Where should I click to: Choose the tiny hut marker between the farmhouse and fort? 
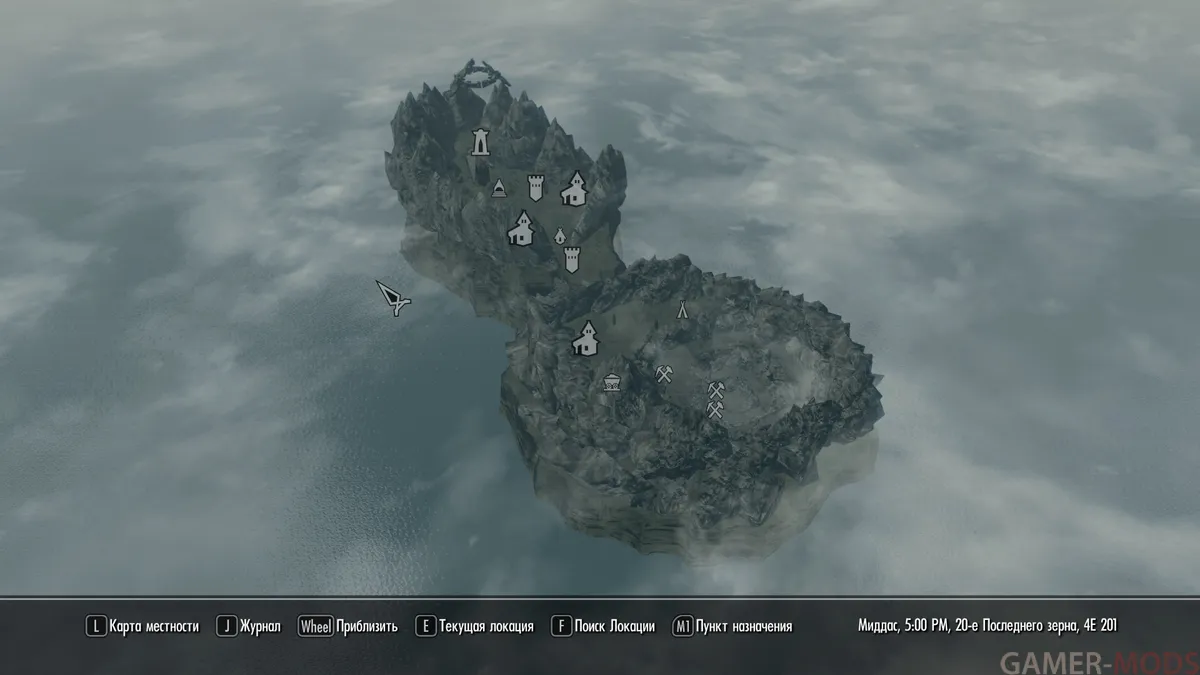pyautogui.click(x=560, y=235)
